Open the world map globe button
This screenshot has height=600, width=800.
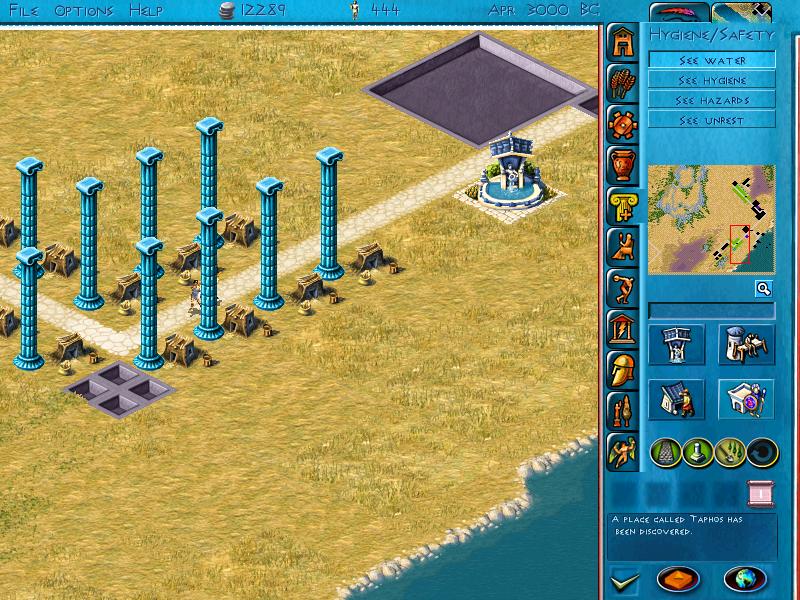click(745, 579)
